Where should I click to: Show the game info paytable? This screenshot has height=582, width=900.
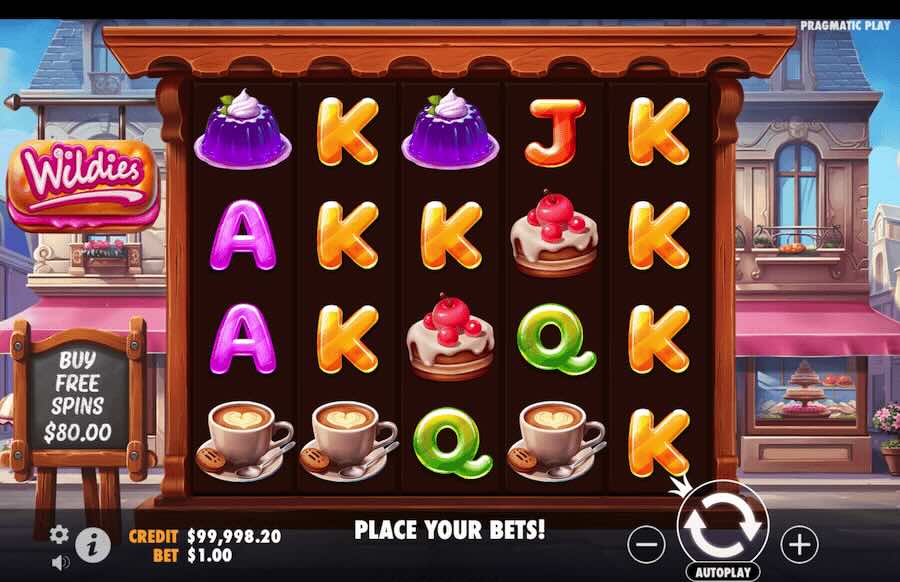(93, 543)
